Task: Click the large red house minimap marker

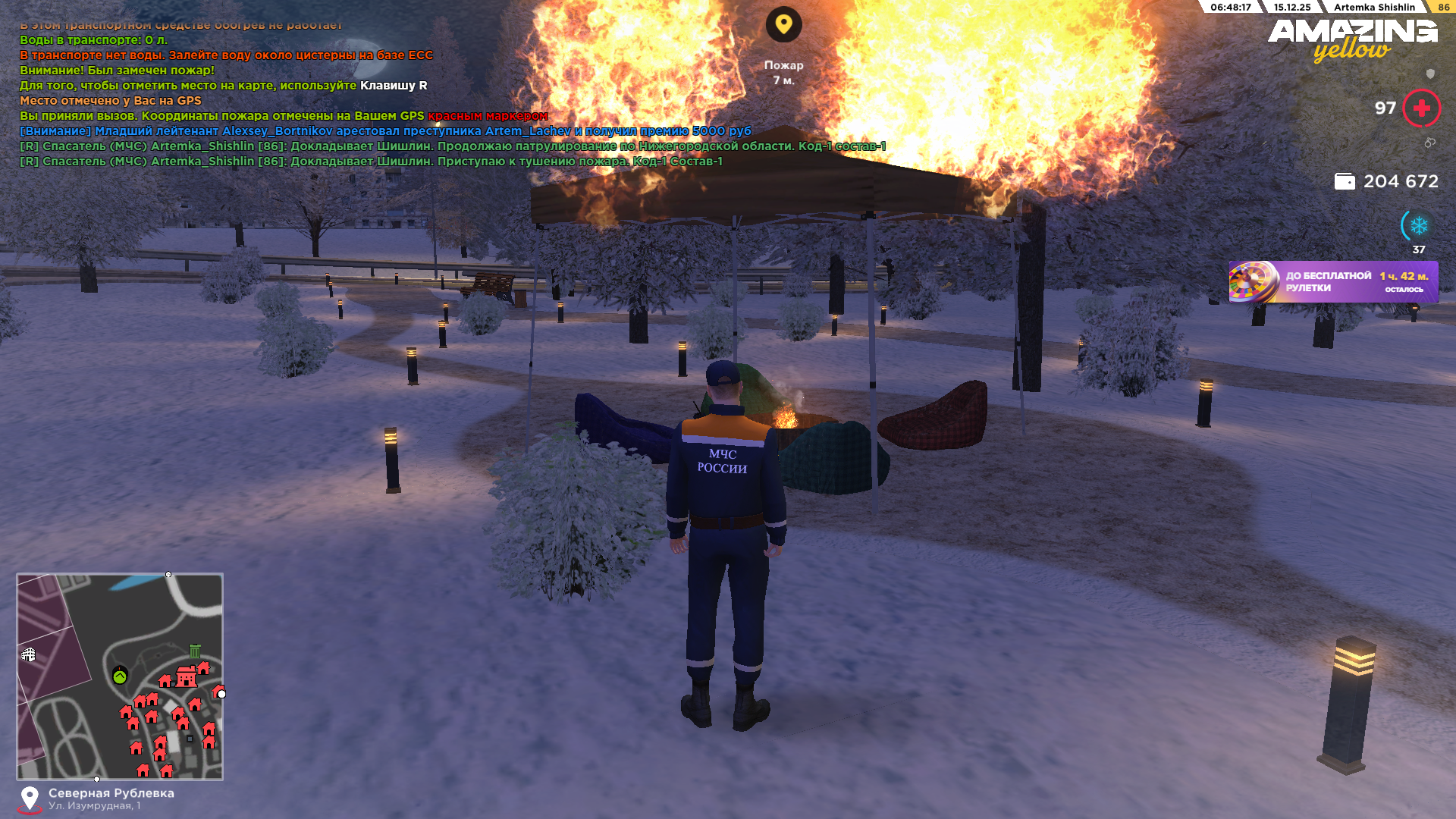Action: (x=186, y=676)
